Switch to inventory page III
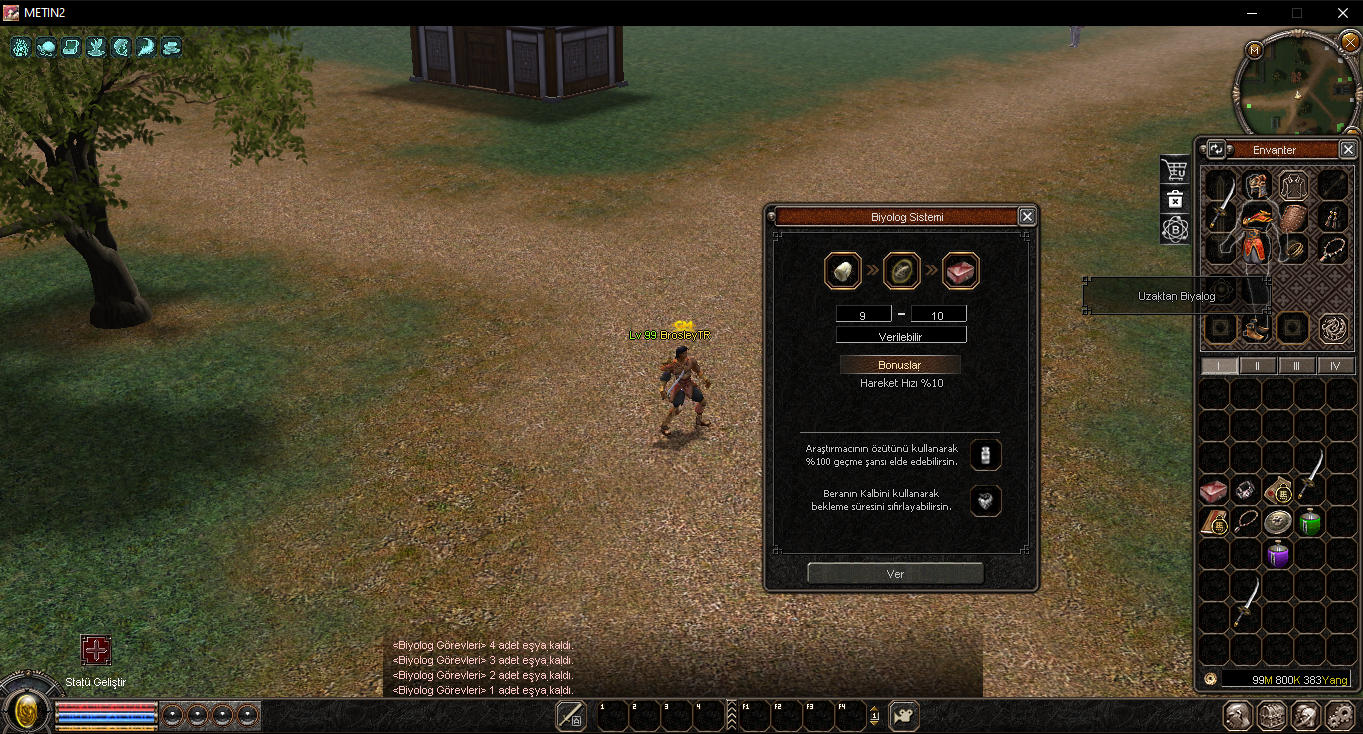The width and height of the screenshot is (1363, 734). click(1297, 366)
